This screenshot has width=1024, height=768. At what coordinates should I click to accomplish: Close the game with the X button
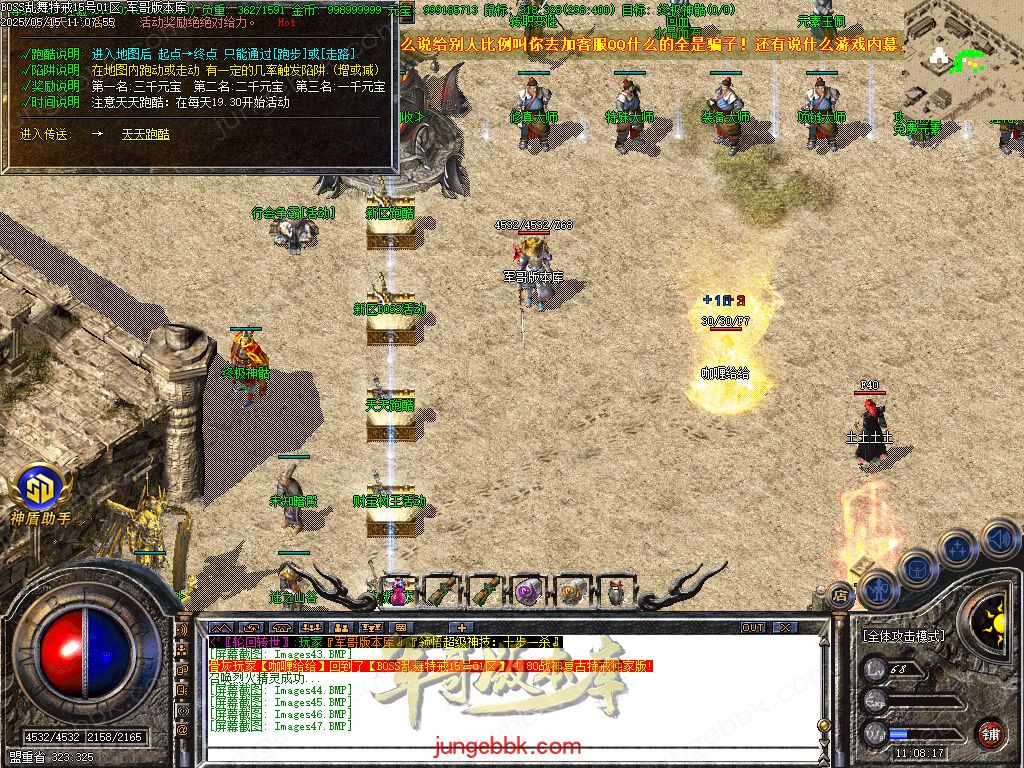(x=785, y=627)
